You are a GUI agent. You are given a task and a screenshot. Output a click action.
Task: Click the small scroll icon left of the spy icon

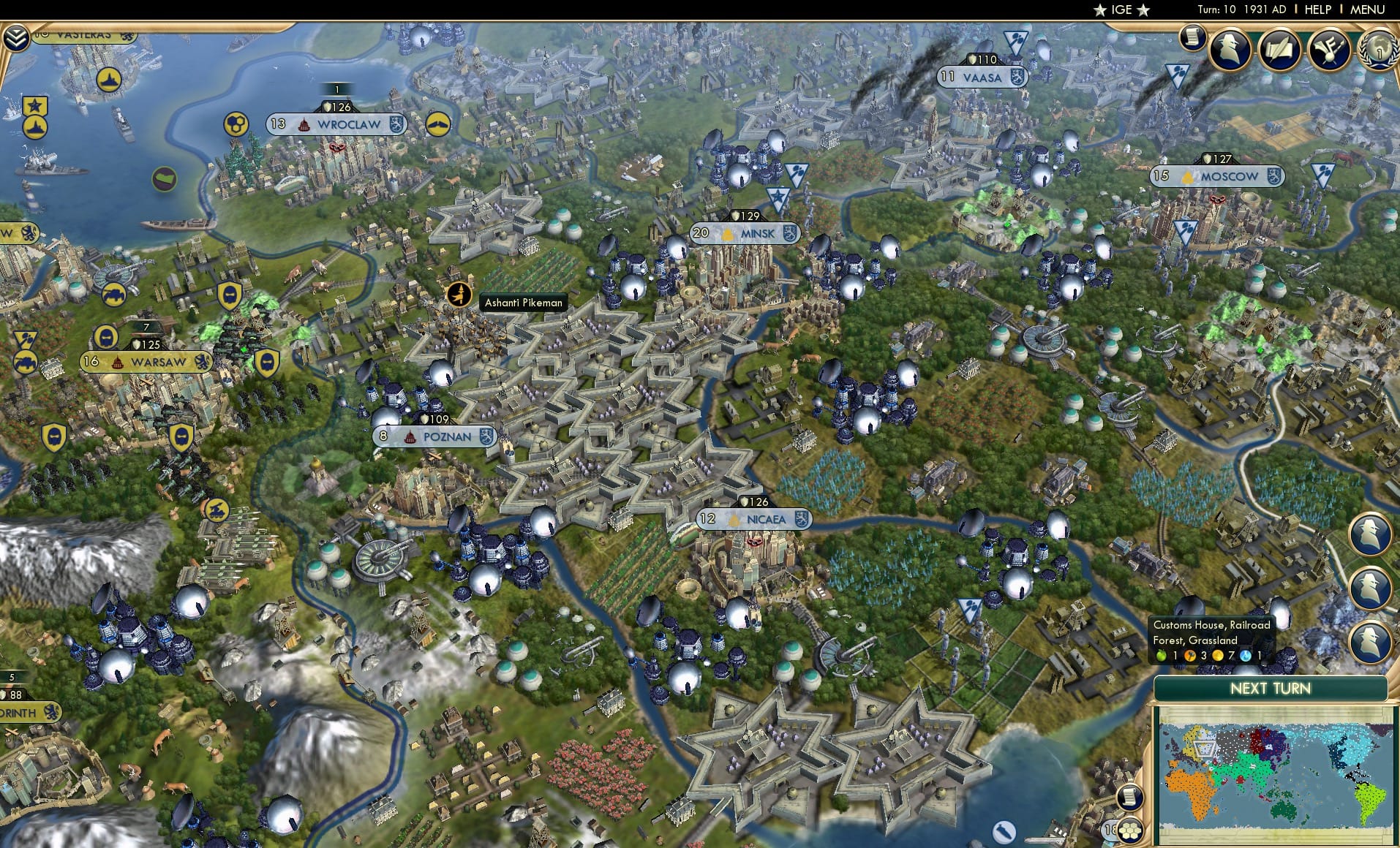click(x=1193, y=37)
